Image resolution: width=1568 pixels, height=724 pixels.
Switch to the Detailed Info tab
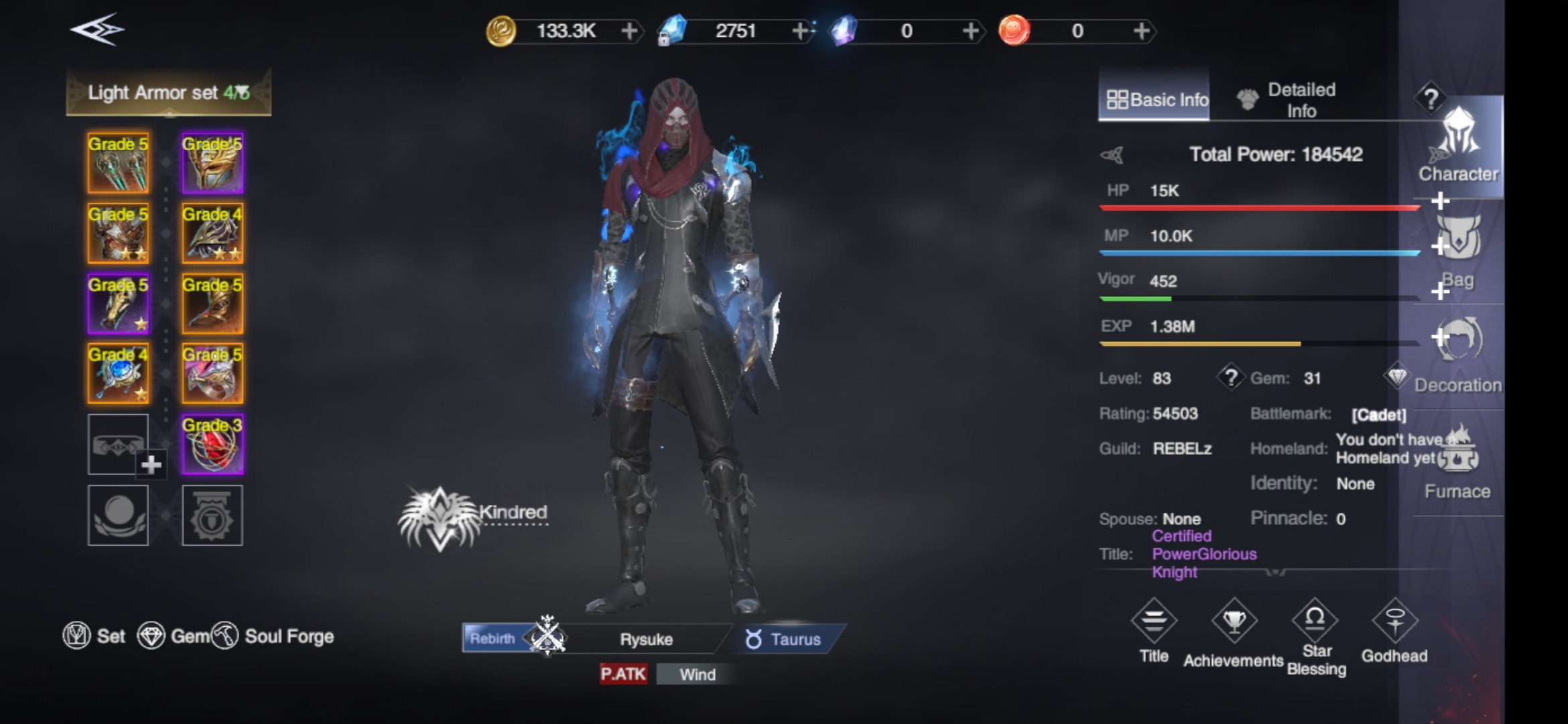click(x=1288, y=100)
